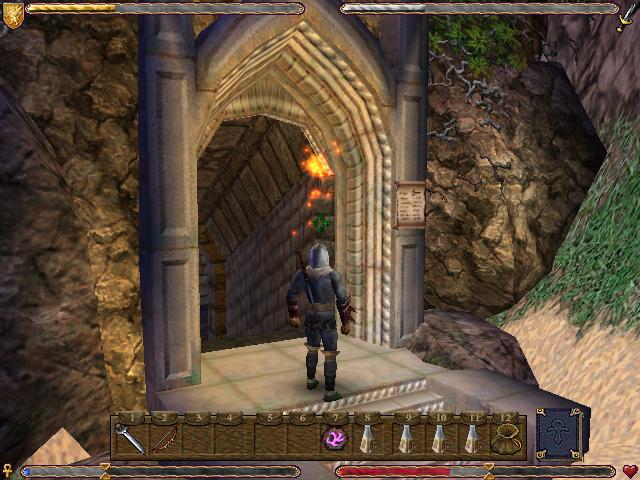Open the blue ankh spellbook
Image resolution: width=640 pixels, height=480 pixels.
pos(558,434)
